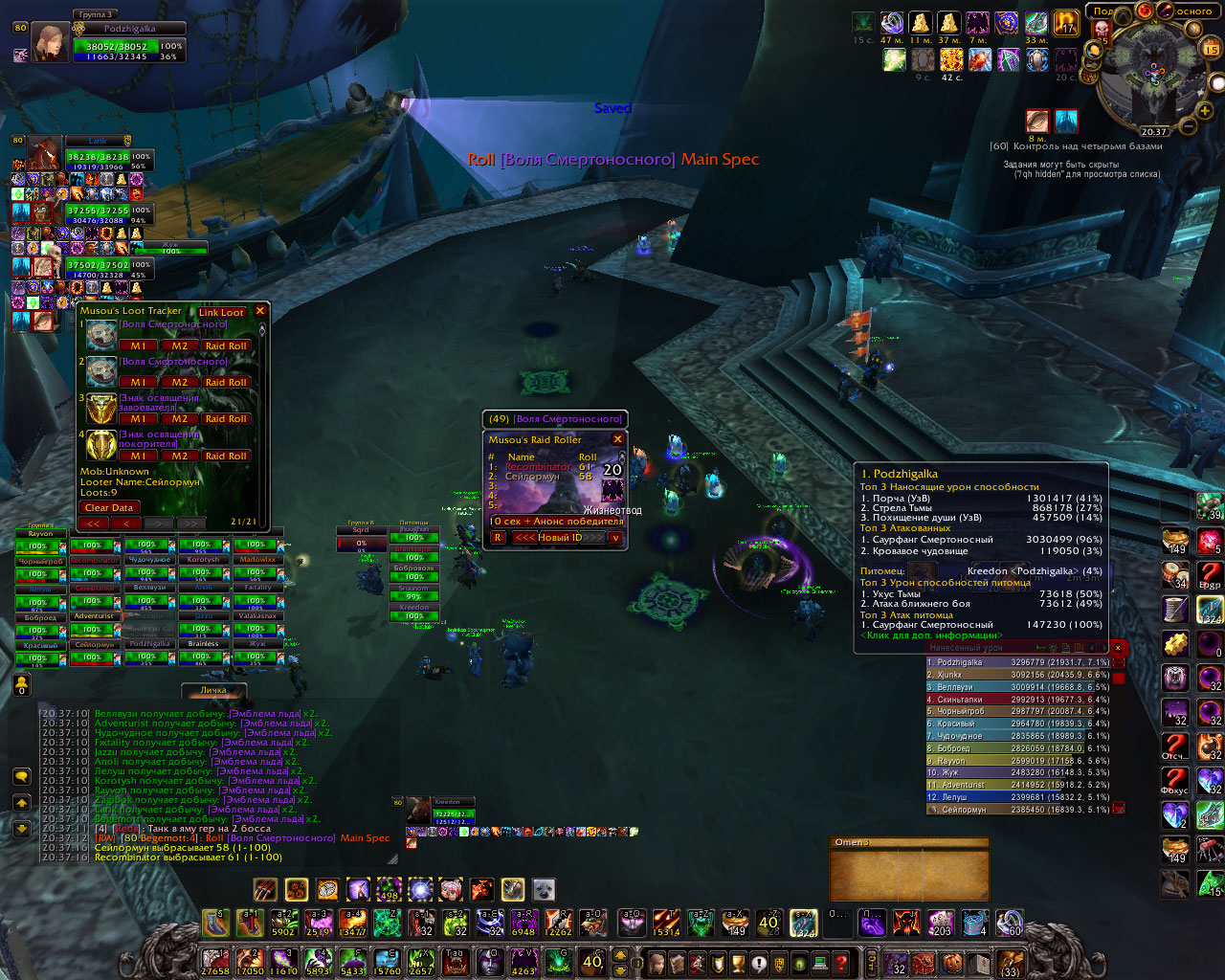Click the R button in Raid Roller

coord(497,538)
